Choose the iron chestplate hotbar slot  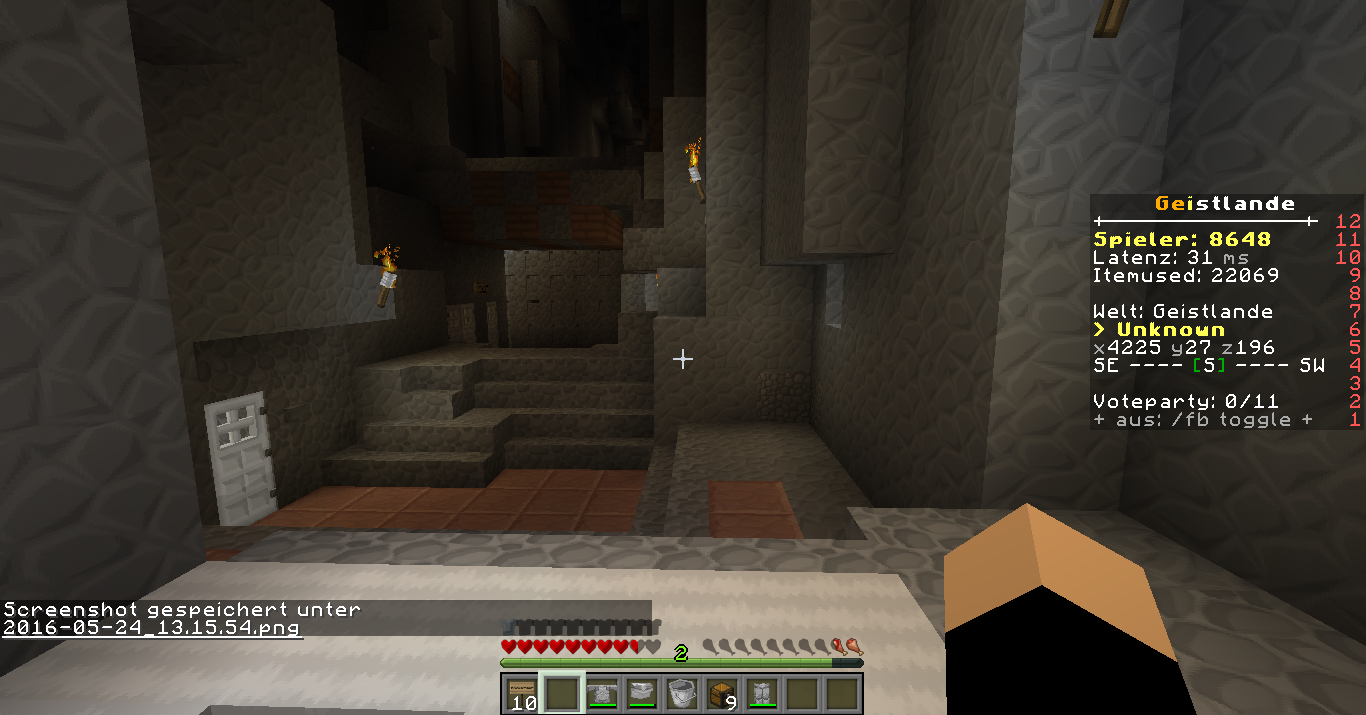pos(601,693)
